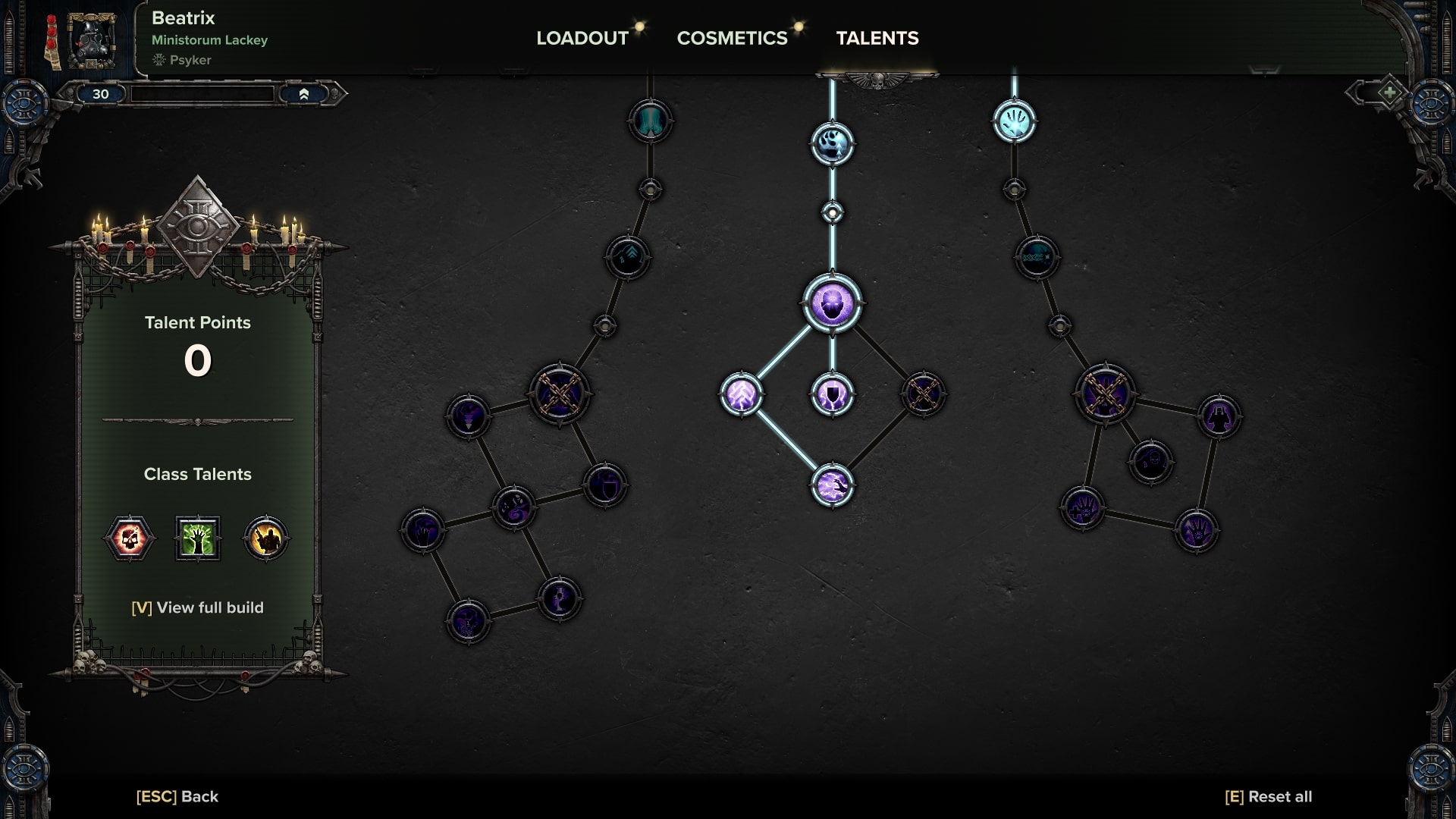This screenshot has height=819, width=1456.
Task: Click the green plus icon at top right
Action: [1389, 93]
